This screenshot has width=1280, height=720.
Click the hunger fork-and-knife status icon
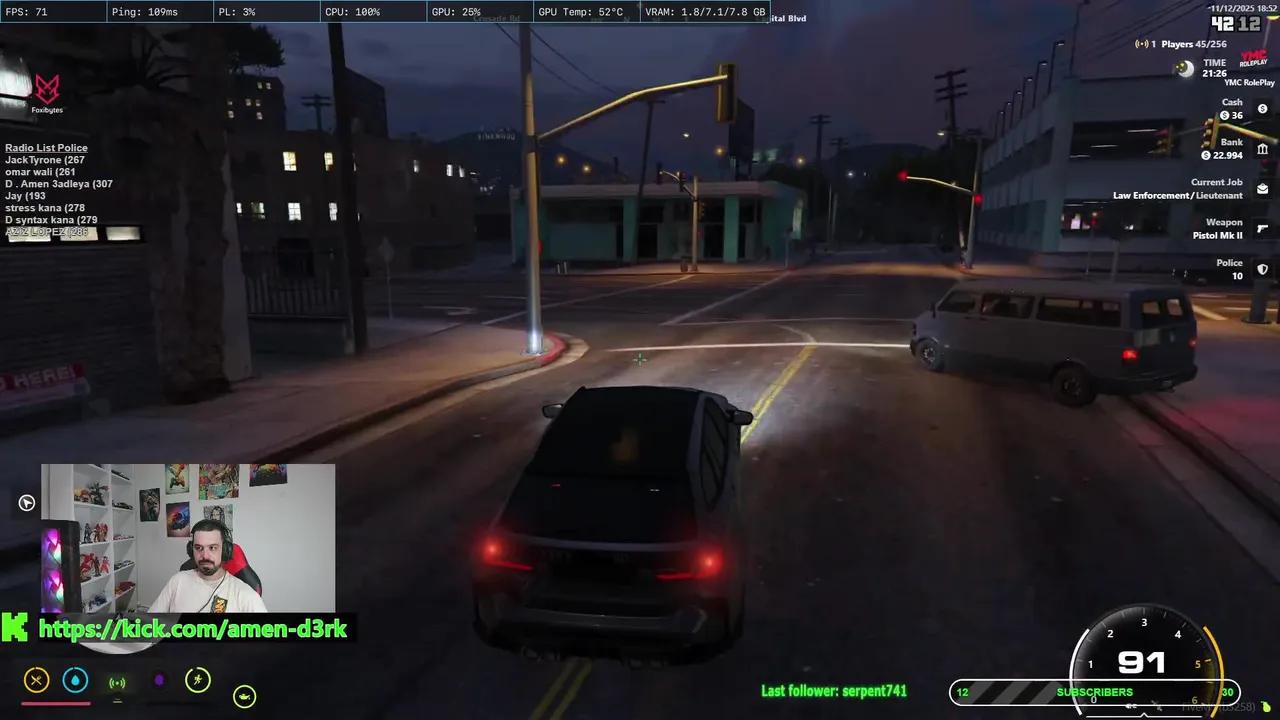[36, 681]
